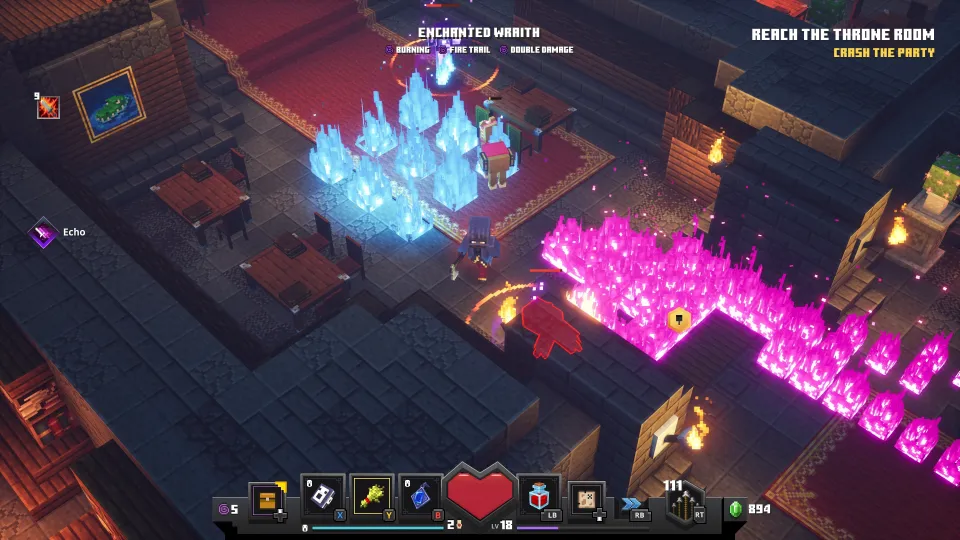Use the golden wand artifact
The image size is (960, 540).
372,496
